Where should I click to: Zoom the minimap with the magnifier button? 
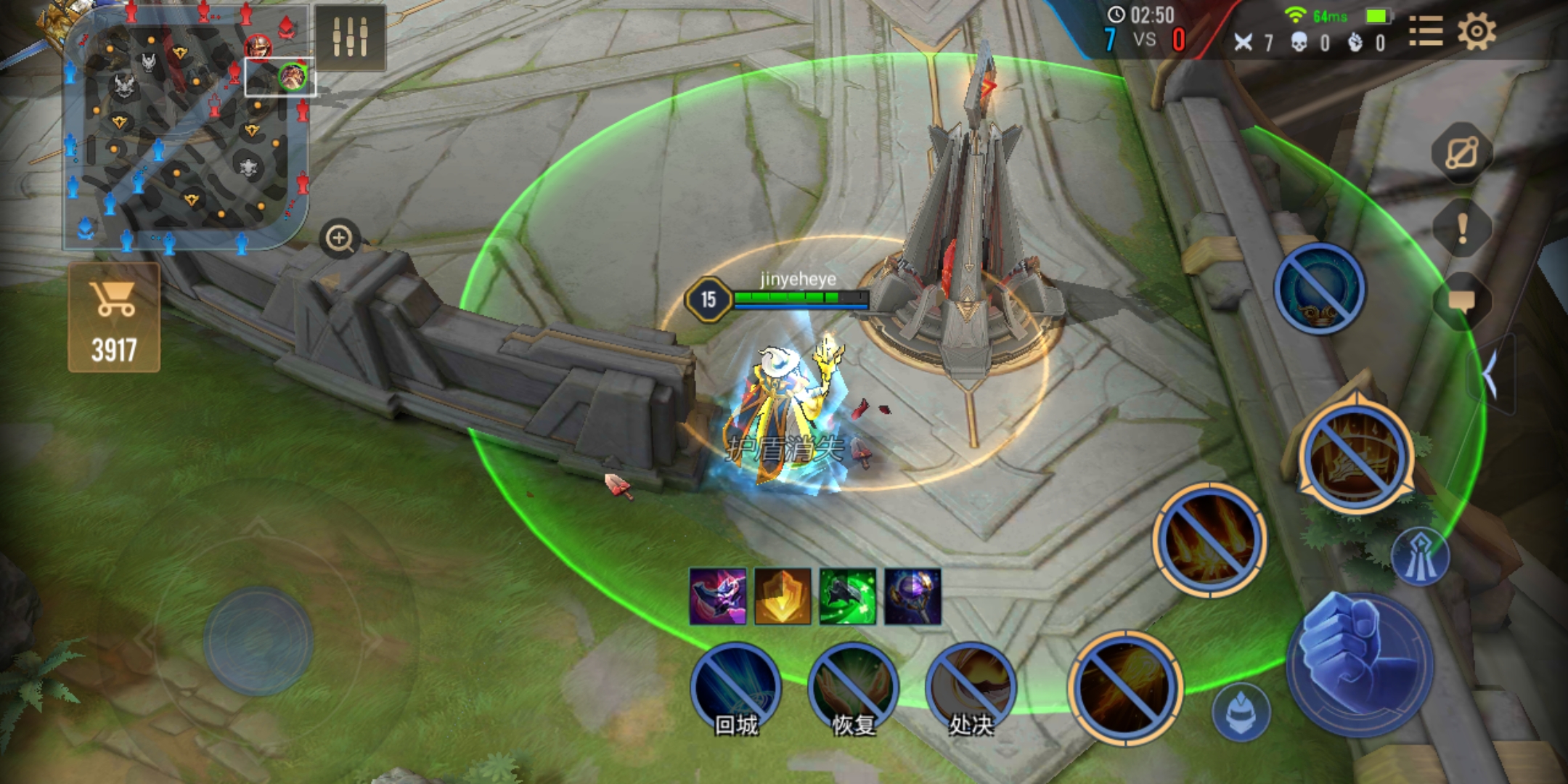(339, 238)
